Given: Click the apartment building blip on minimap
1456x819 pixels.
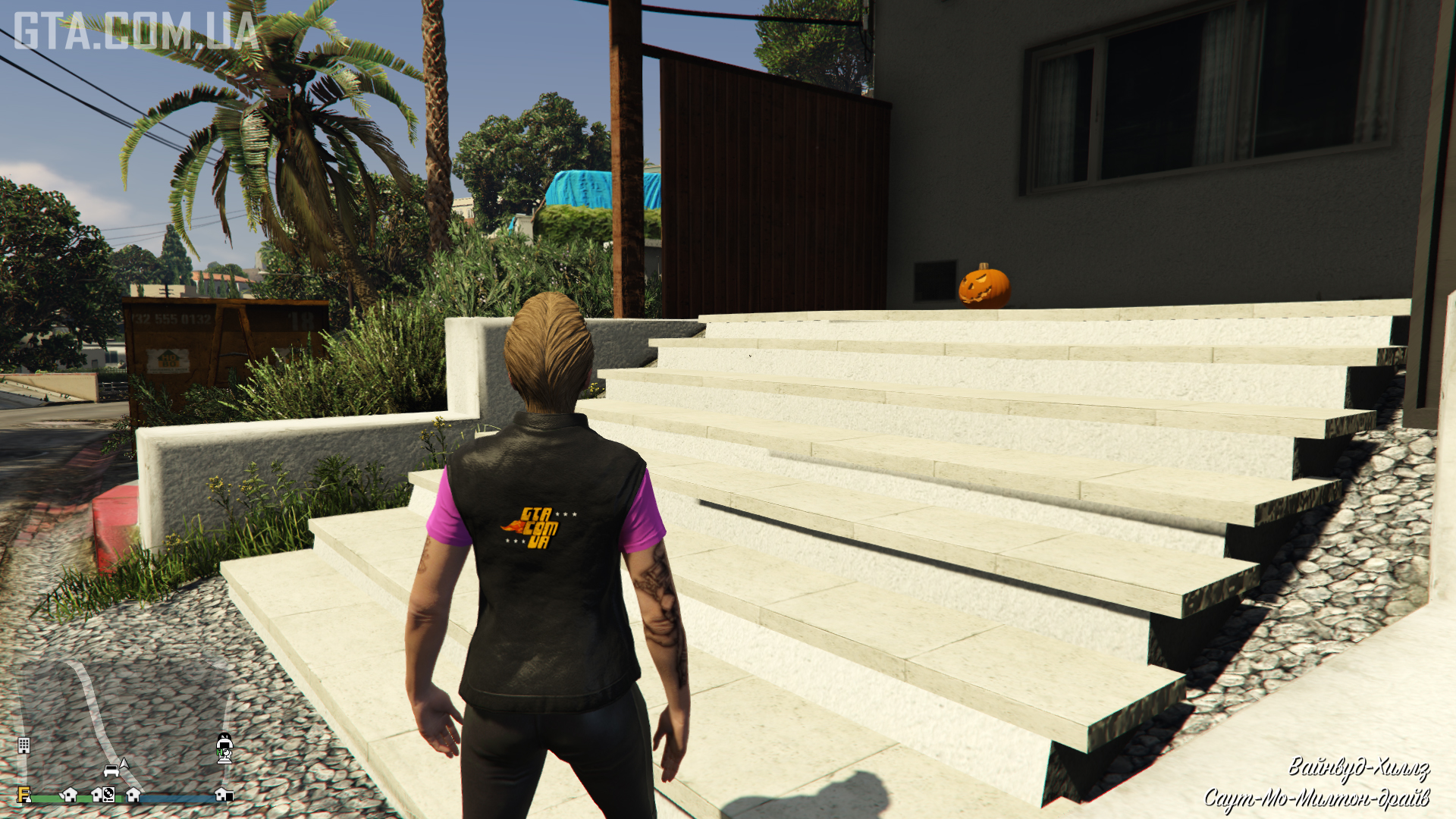Looking at the screenshot, I should point(24,745).
